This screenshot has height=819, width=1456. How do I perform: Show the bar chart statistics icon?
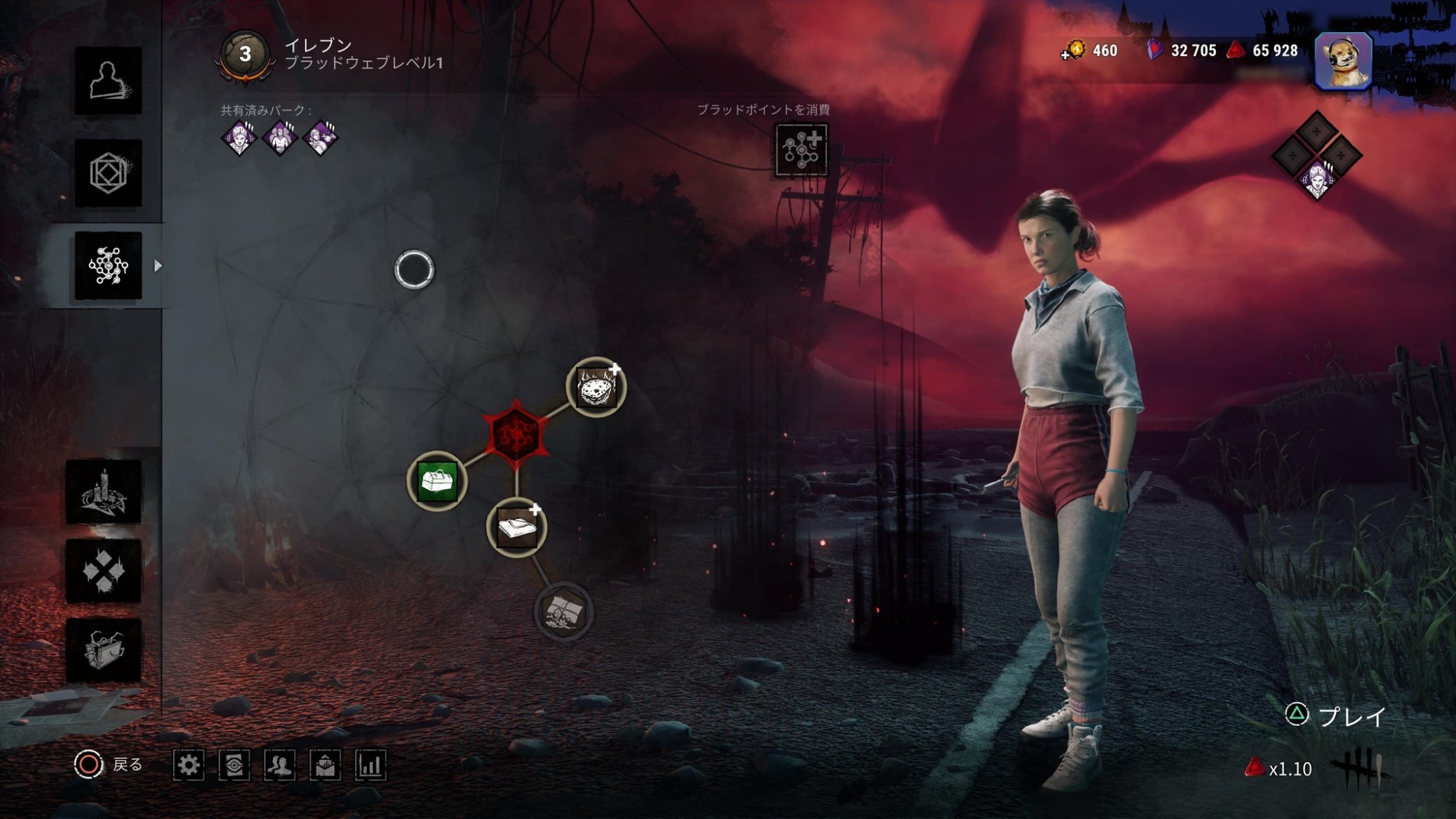[x=370, y=765]
